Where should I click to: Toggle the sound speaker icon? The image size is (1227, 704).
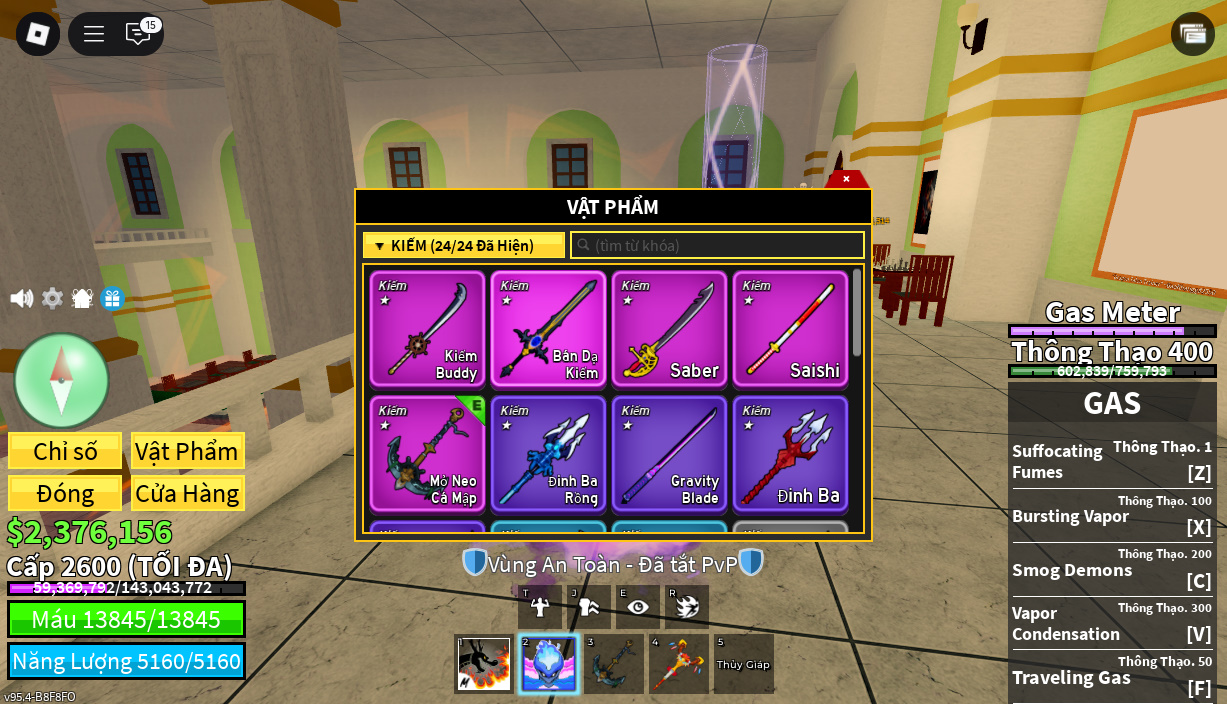click(x=21, y=298)
